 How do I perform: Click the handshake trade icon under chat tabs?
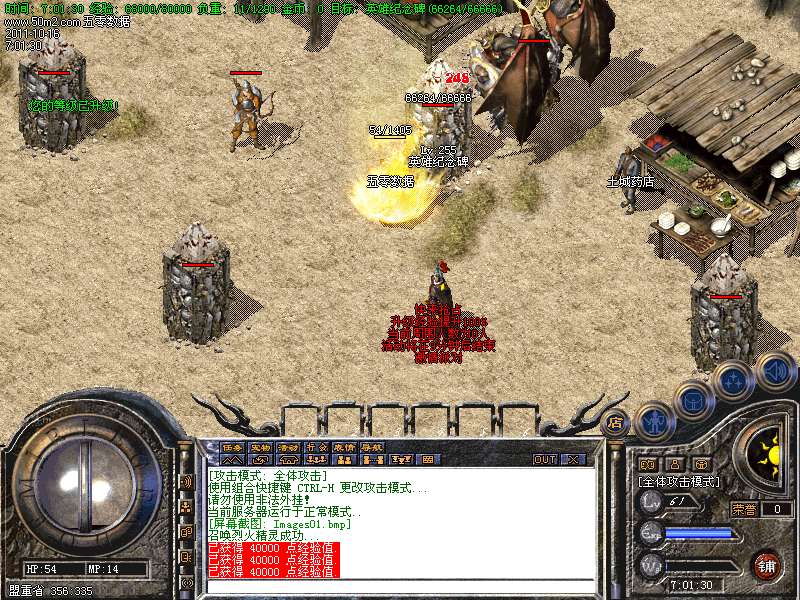click(x=260, y=459)
